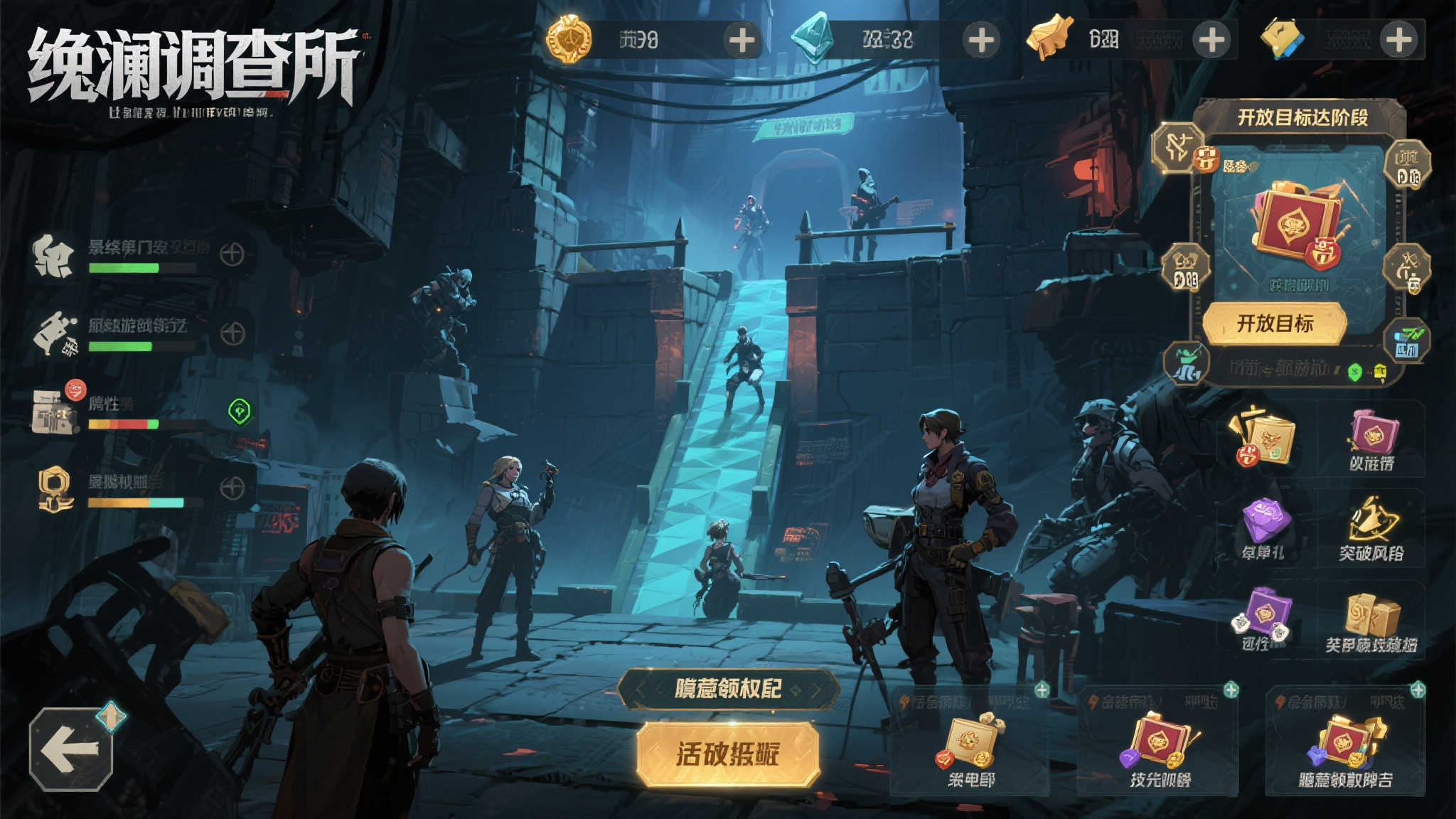
Task: Click the green hexagon icon on the left list
Action: [x=240, y=411]
